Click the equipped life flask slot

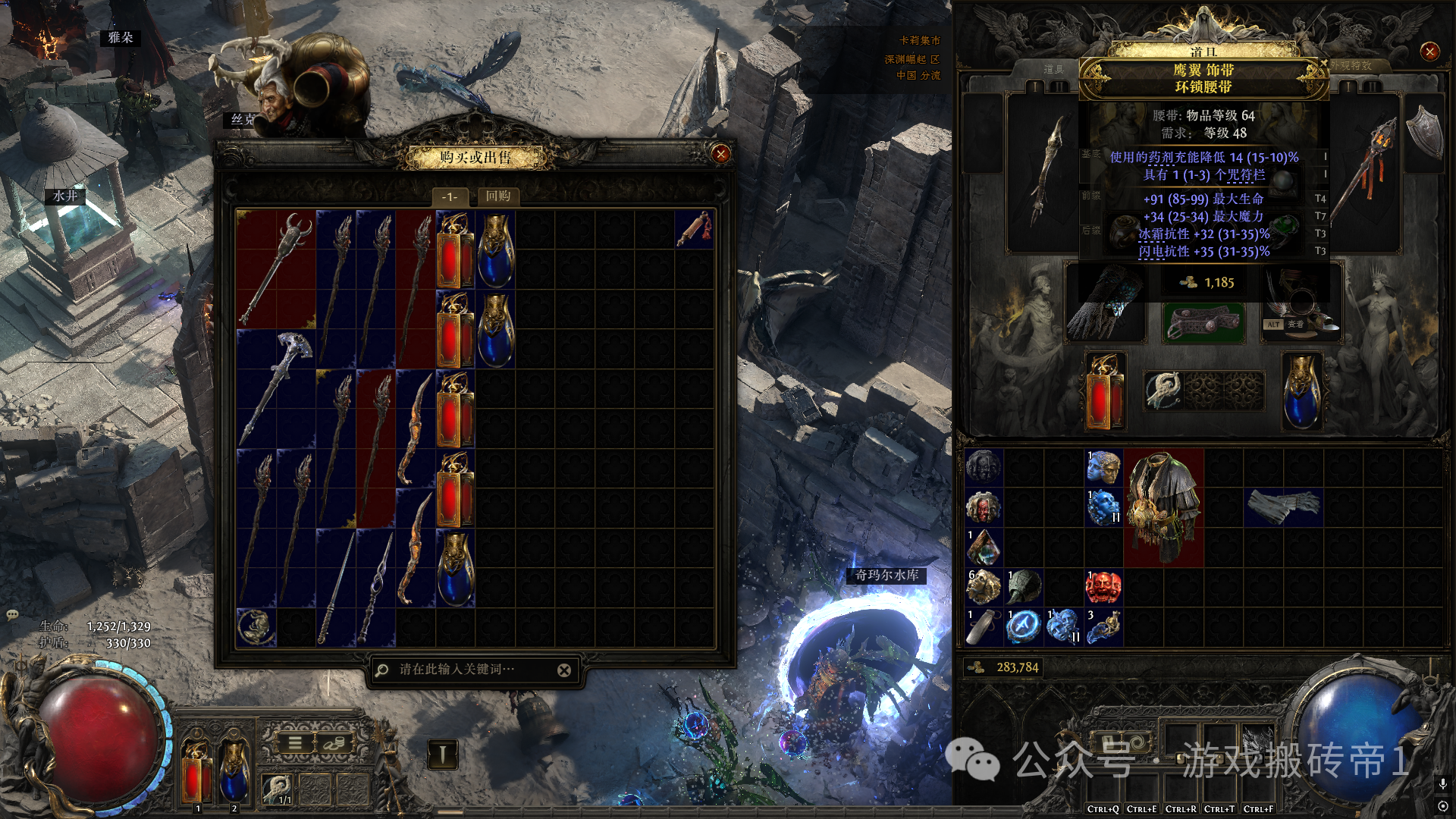click(1105, 391)
